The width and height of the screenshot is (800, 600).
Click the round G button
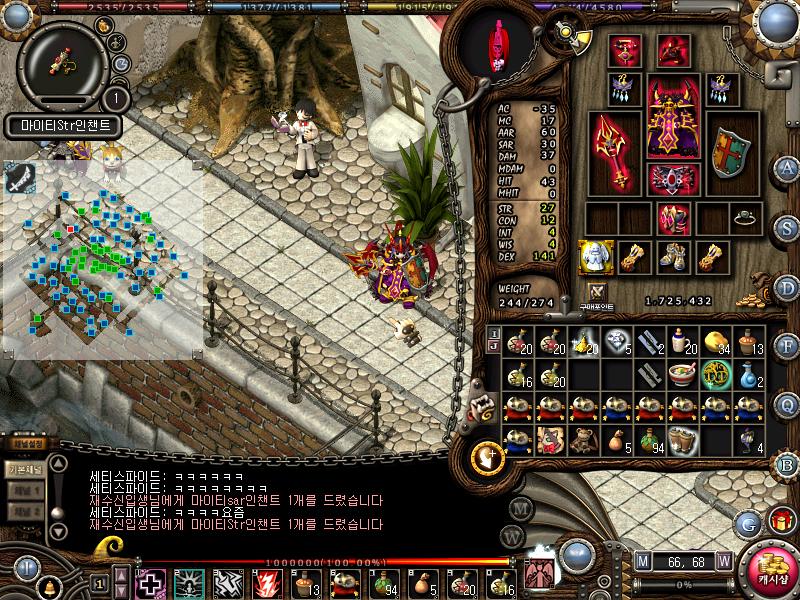click(748, 523)
